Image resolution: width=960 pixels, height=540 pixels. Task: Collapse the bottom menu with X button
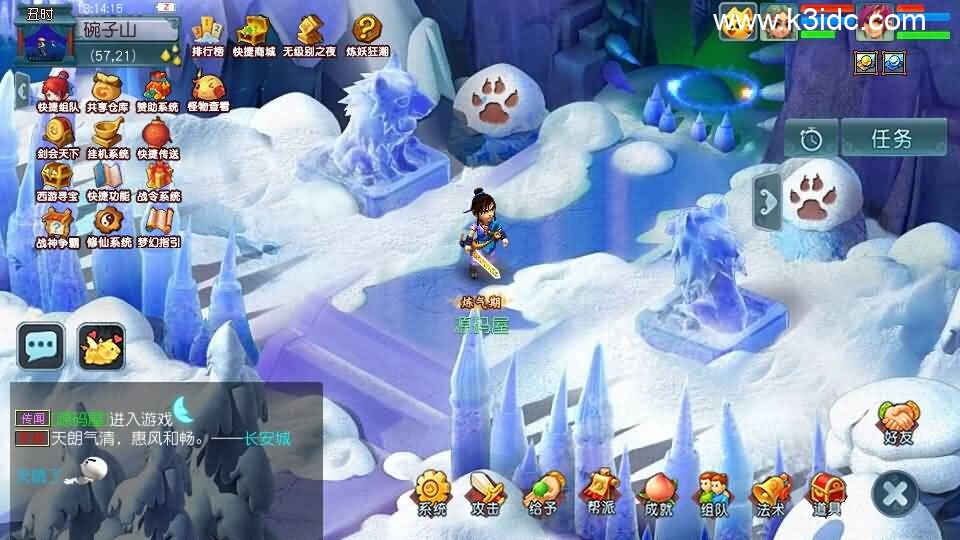894,493
